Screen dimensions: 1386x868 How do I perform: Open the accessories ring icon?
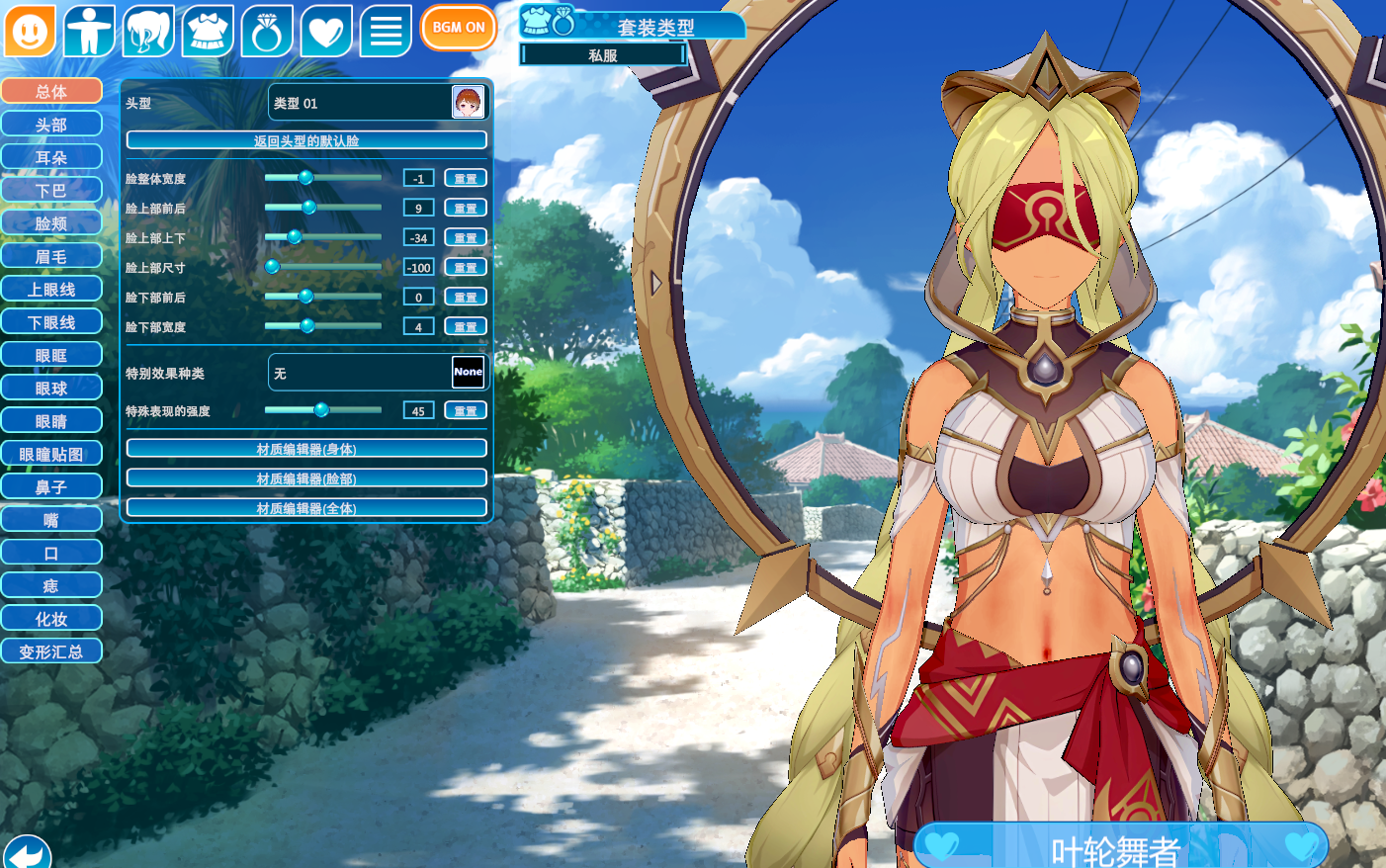[x=267, y=31]
